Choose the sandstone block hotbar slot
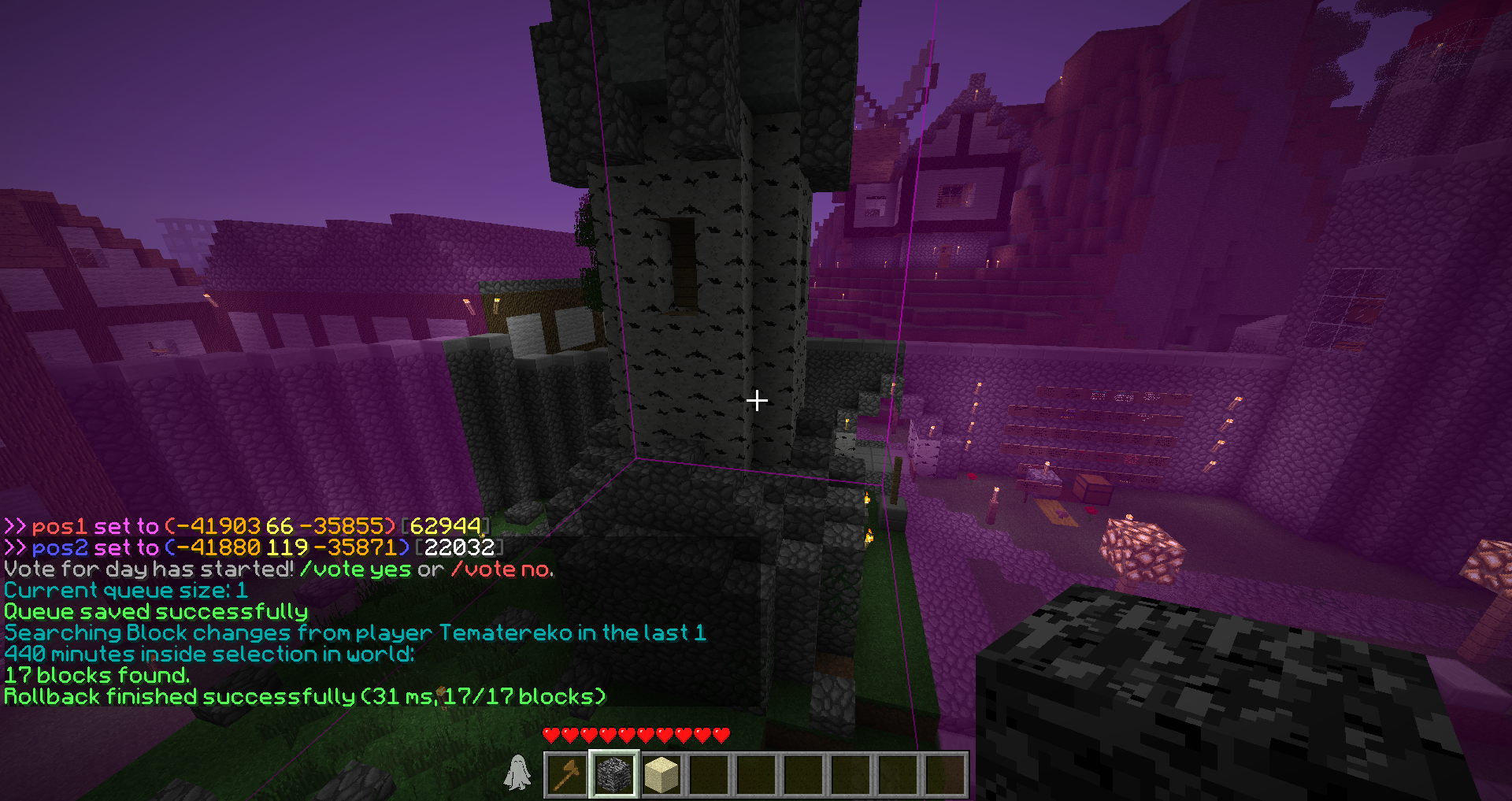Image resolution: width=1512 pixels, height=801 pixels. [x=661, y=774]
